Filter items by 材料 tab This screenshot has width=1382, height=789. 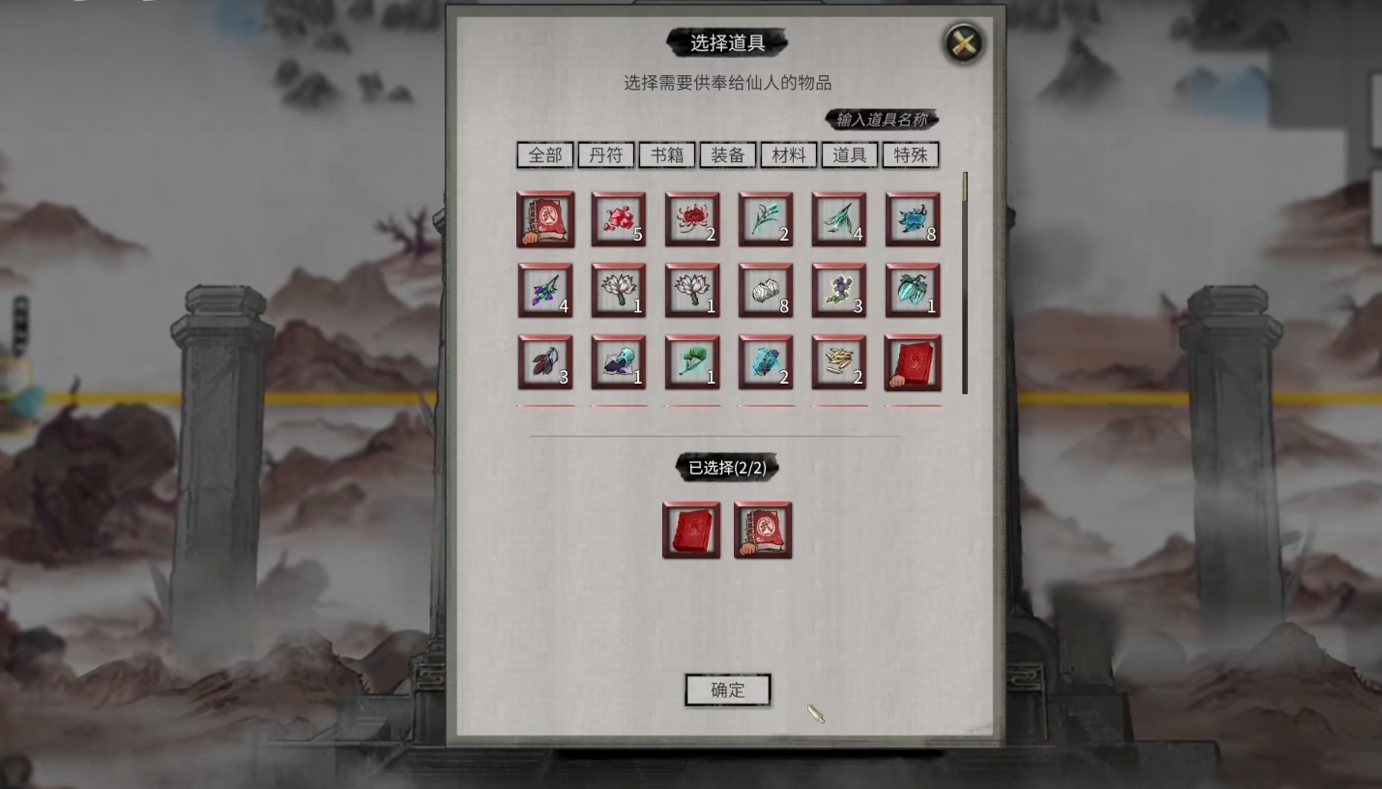tap(789, 155)
